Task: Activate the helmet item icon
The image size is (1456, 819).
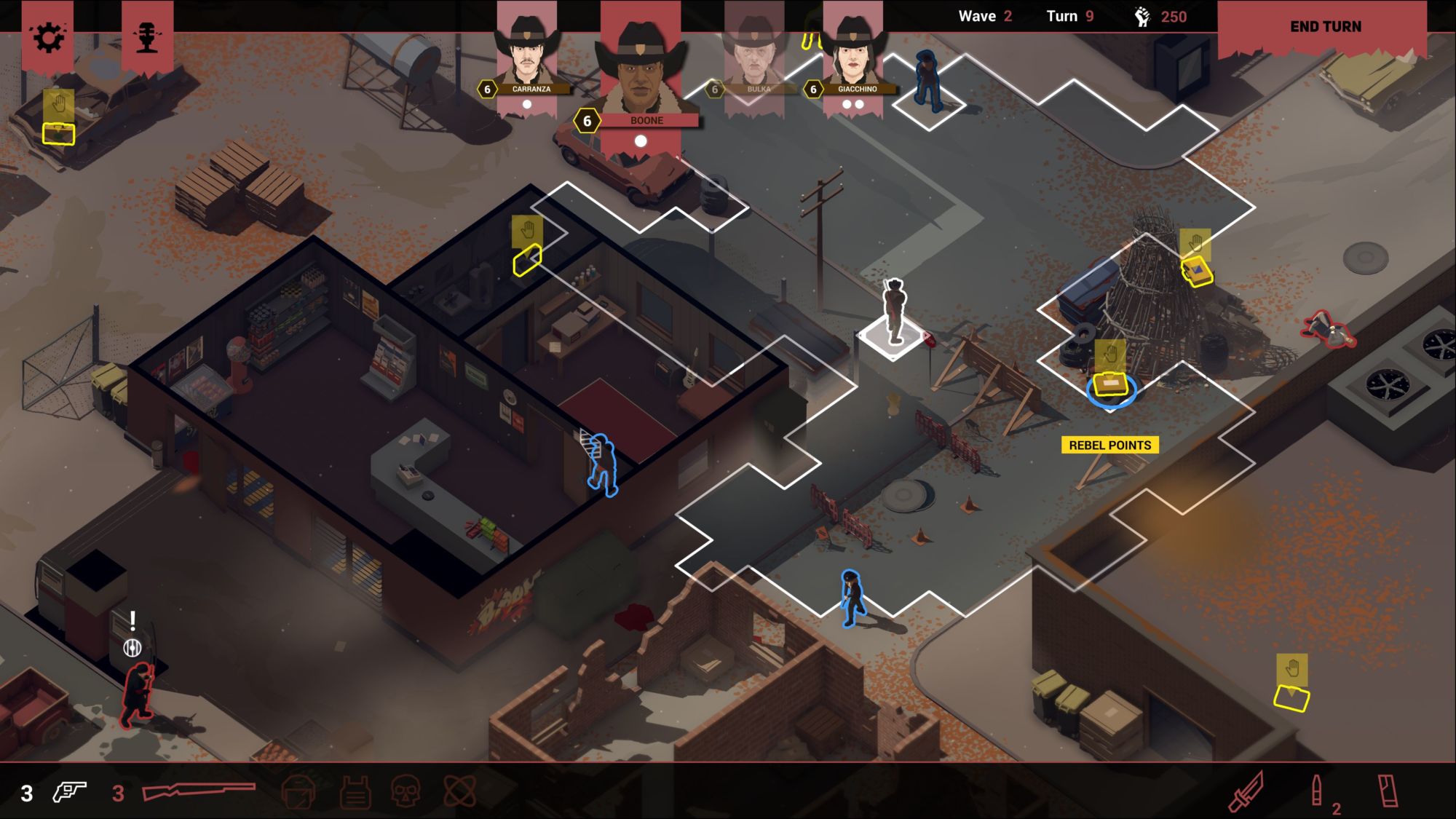Action: tap(298, 791)
